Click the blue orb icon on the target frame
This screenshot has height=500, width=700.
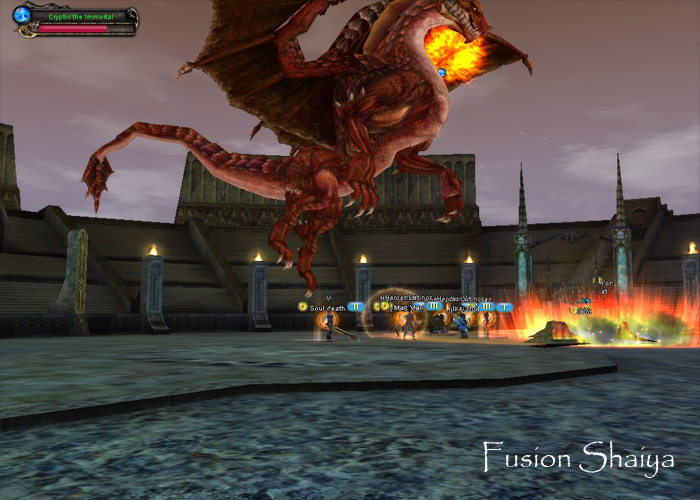click(x=22, y=15)
